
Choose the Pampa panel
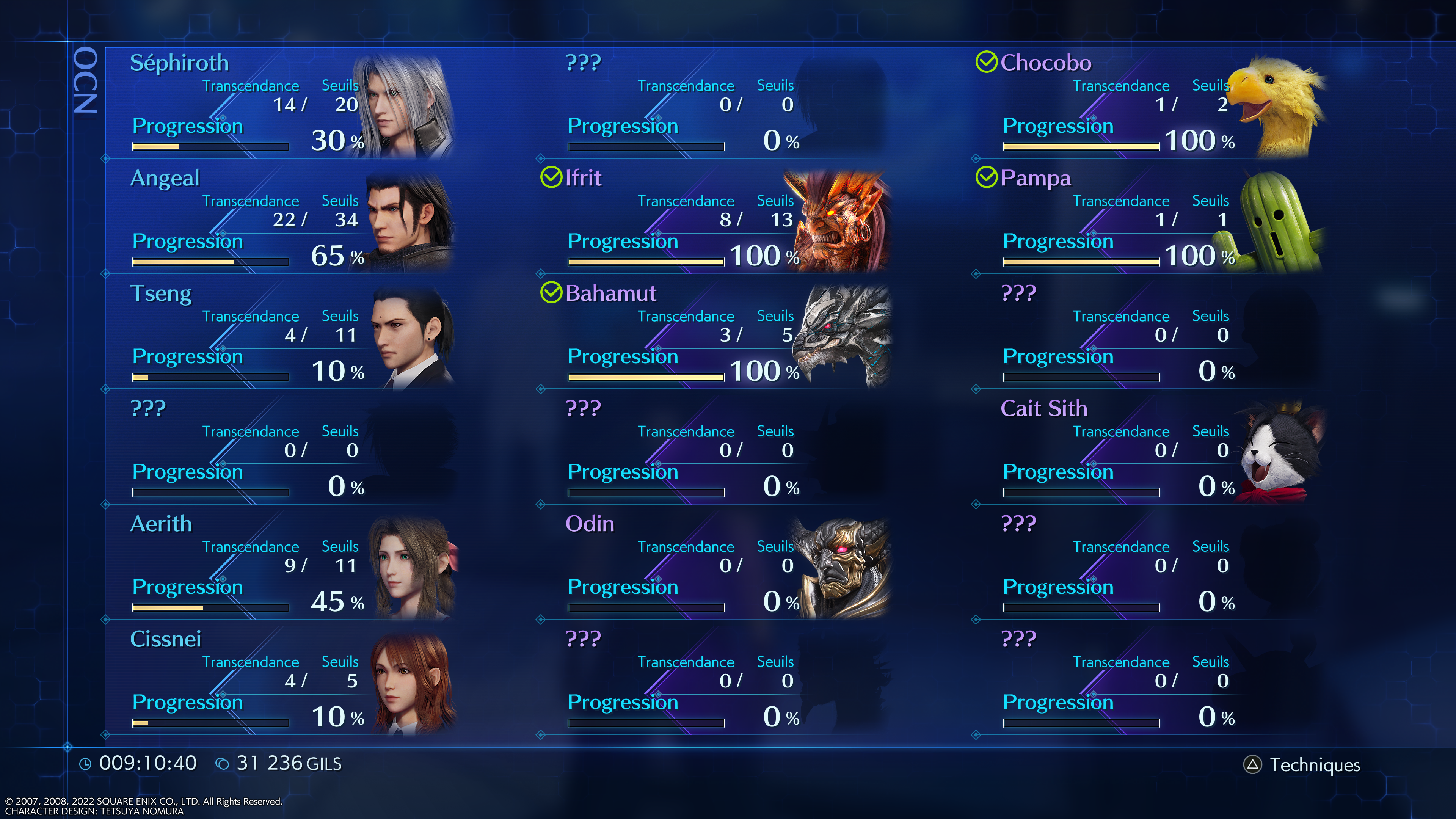1150,219
